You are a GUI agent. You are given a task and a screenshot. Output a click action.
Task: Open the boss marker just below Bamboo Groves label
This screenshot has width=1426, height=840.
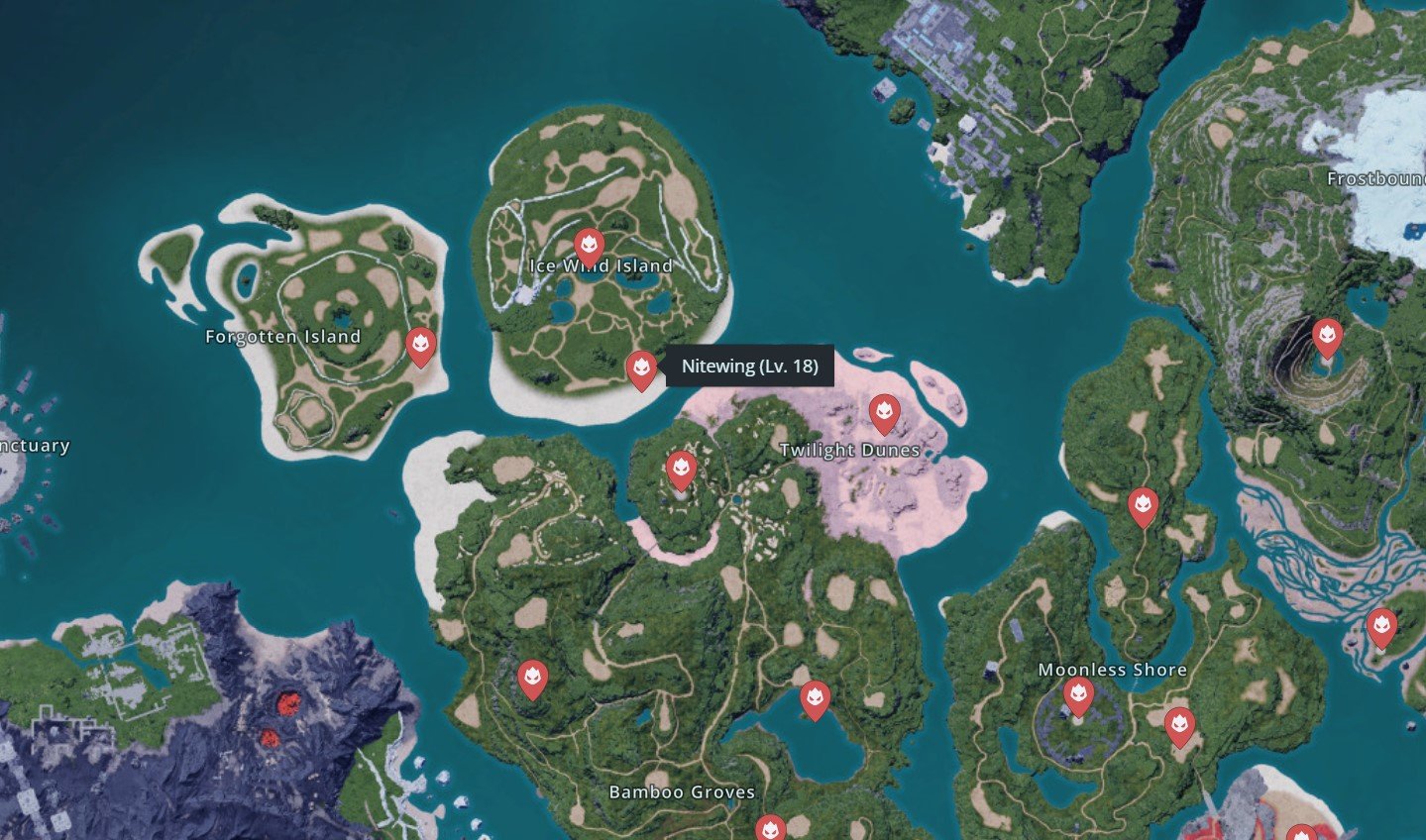click(x=770, y=828)
